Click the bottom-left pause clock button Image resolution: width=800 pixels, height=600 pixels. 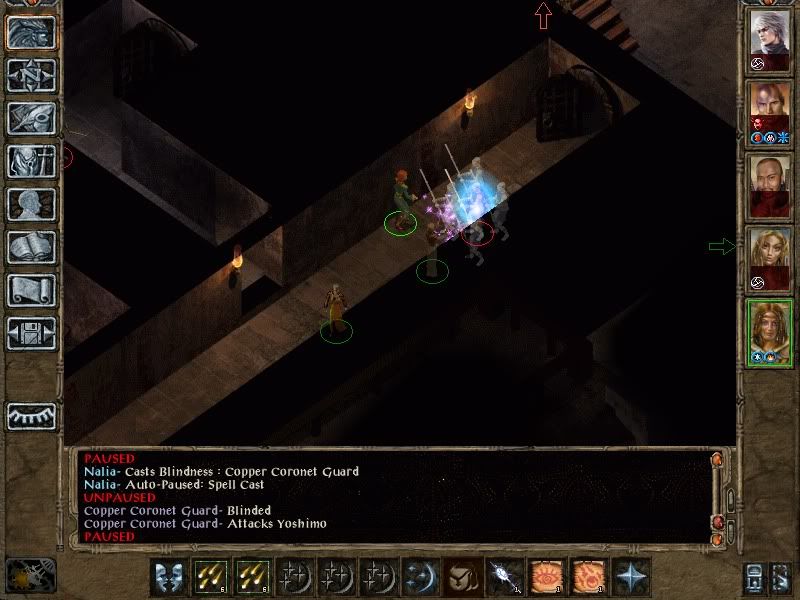pyautogui.click(x=30, y=574)
